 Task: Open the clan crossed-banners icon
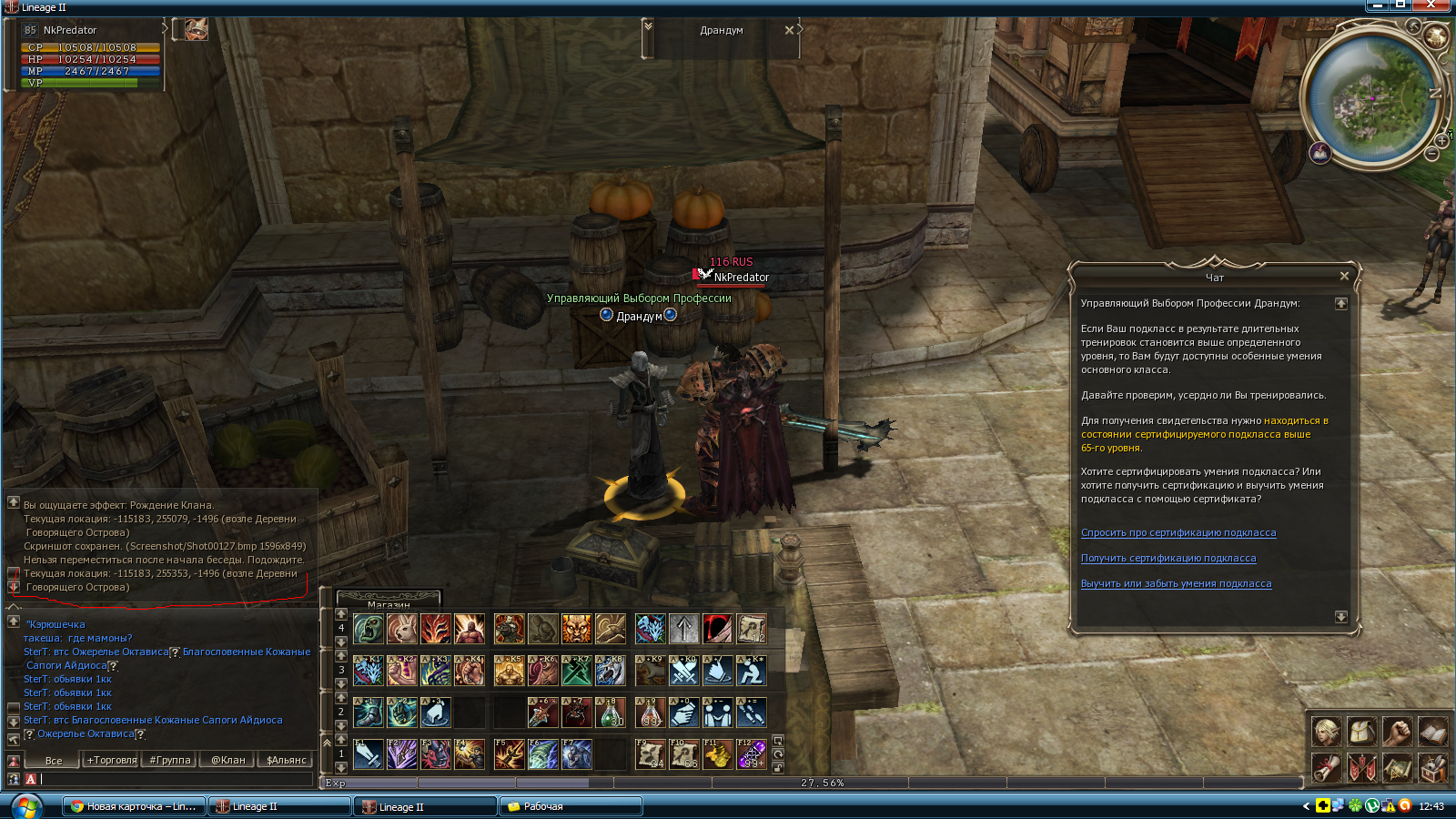coord(1361,768)
